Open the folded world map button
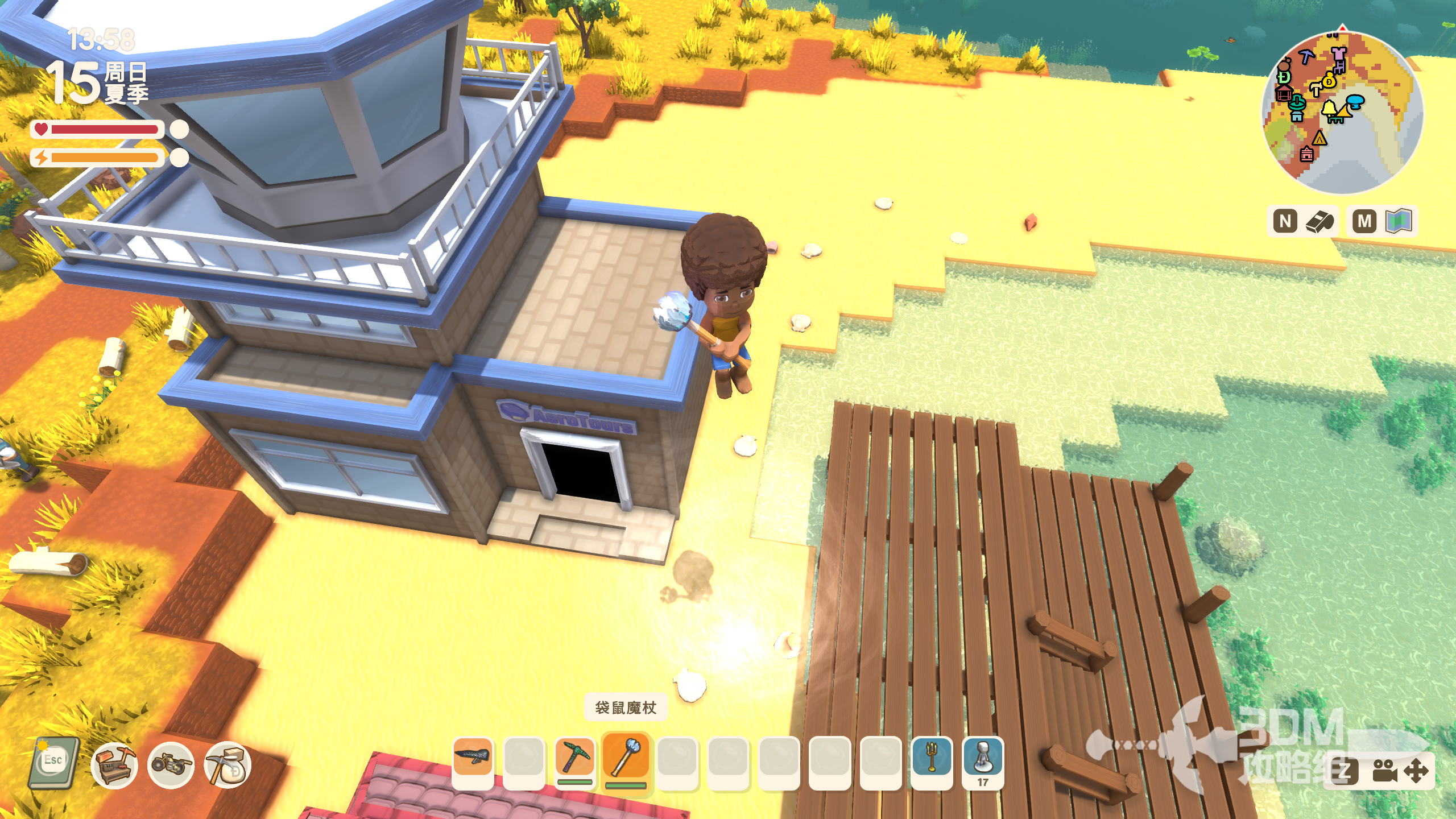Image resolution: width=1456 pixels, height=819 pixels. pyautogui.click(x=1399, y=221)
